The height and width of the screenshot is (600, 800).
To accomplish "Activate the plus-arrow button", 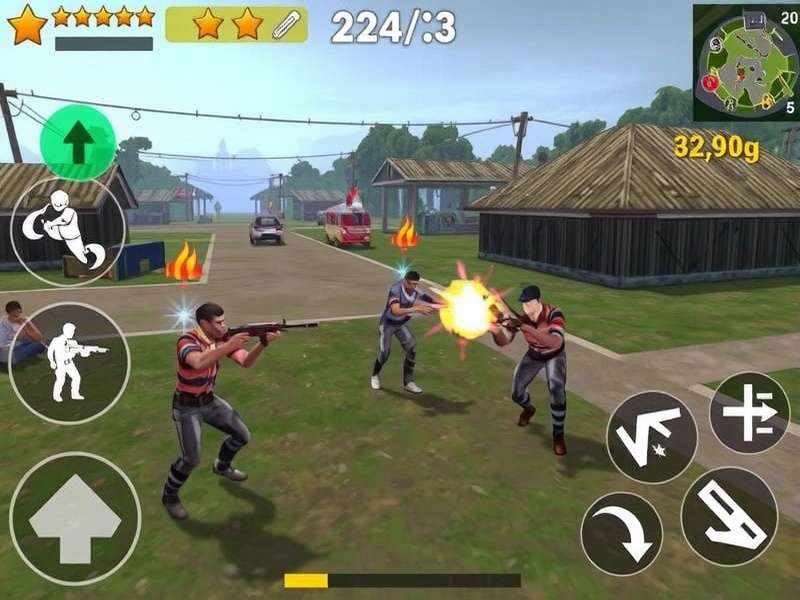I will tap(749, 412).
